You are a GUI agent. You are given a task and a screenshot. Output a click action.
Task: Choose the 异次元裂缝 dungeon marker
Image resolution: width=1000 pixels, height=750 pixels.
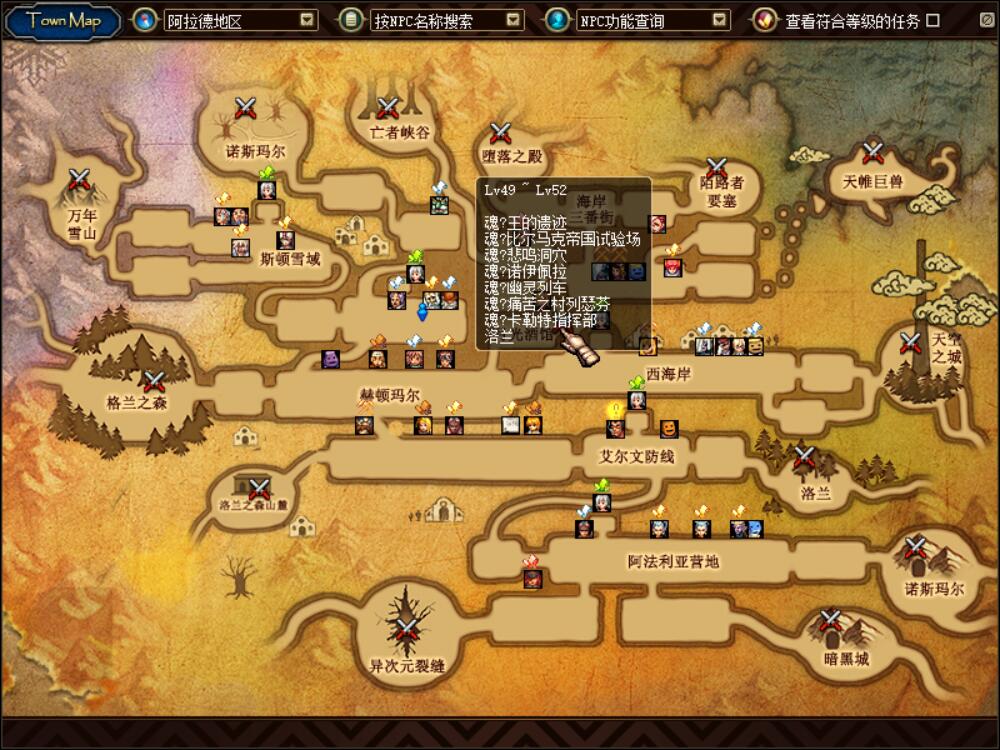tap(406, 629)
